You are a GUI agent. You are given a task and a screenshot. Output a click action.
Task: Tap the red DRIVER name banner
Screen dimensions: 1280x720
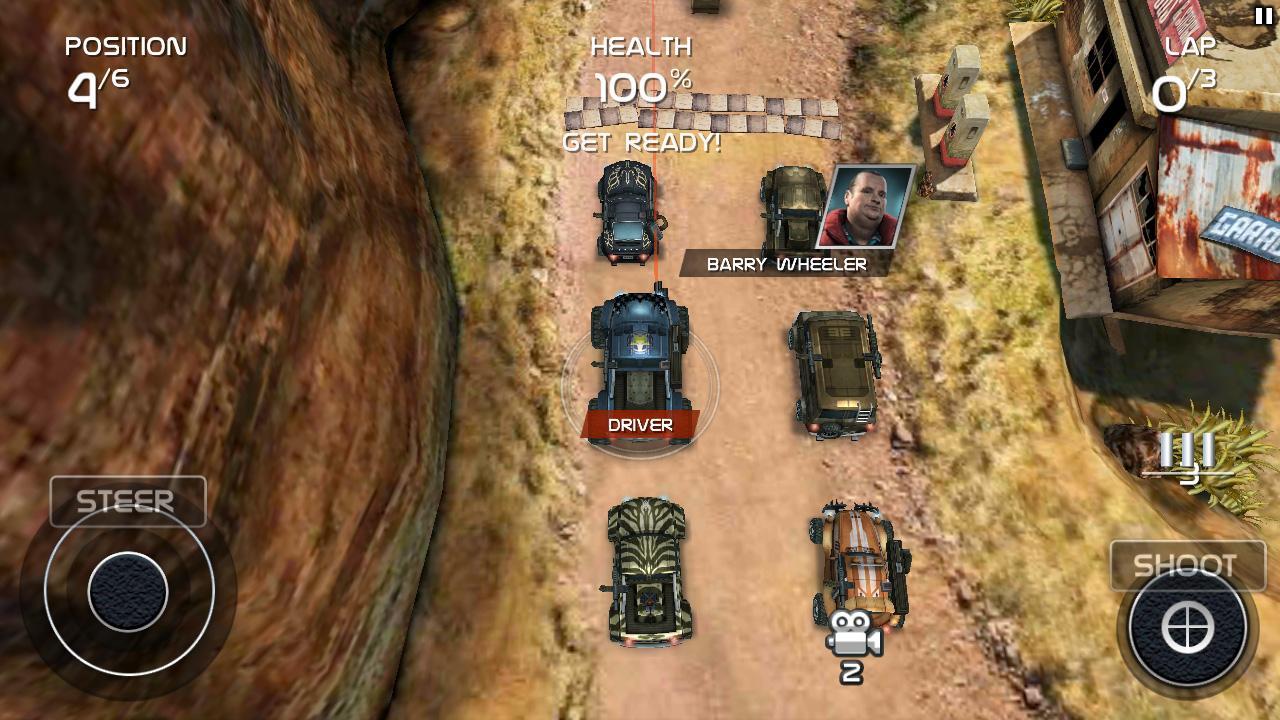point(638,424)
